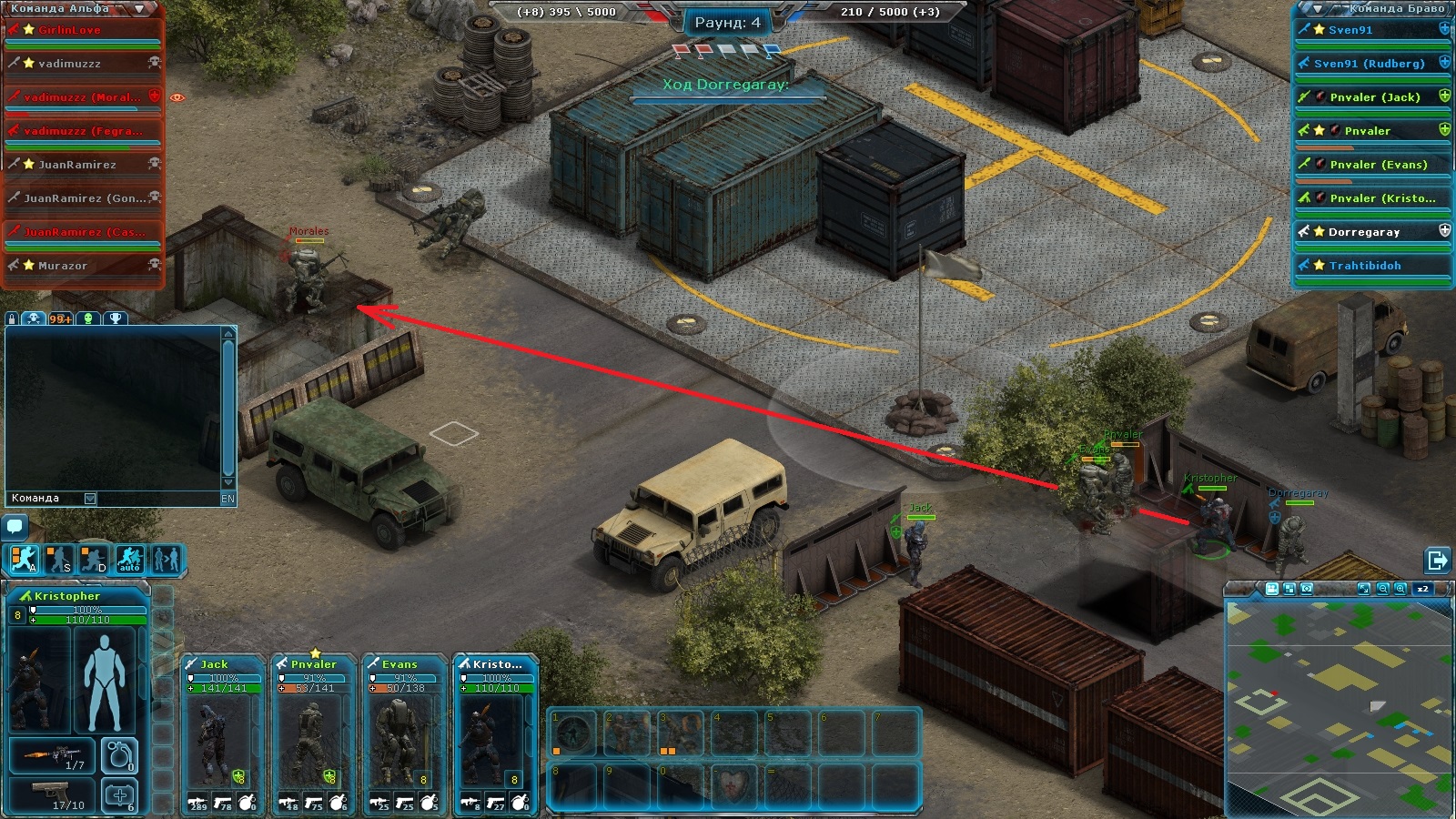Image resolution: width=1456 pixels, height=819 pixels.
Task: End the turn with the exit arrow button
Action: tap(1437, 560)
